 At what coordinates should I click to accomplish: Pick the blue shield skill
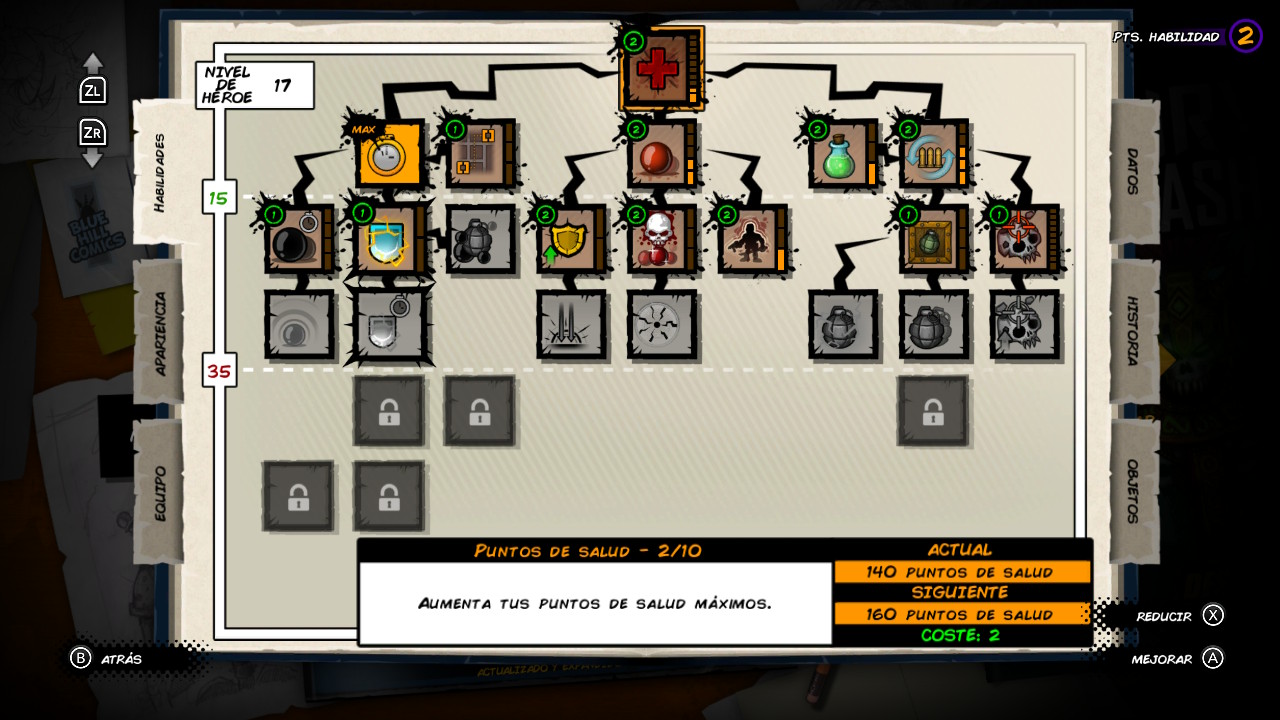click(x=386, y=240)
